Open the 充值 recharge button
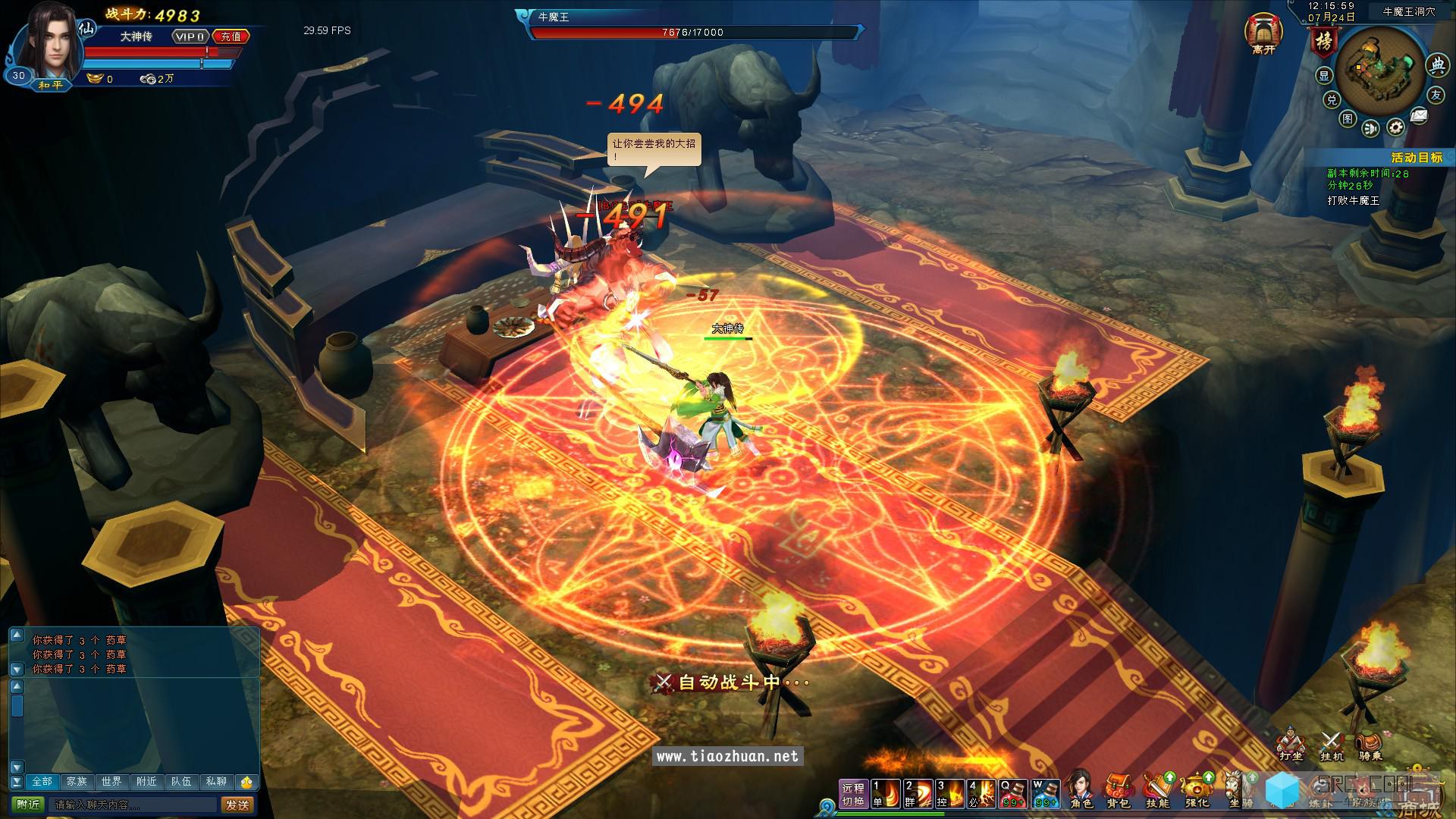The width and height of the screenshot is (1456, 819). coord(231,36)
